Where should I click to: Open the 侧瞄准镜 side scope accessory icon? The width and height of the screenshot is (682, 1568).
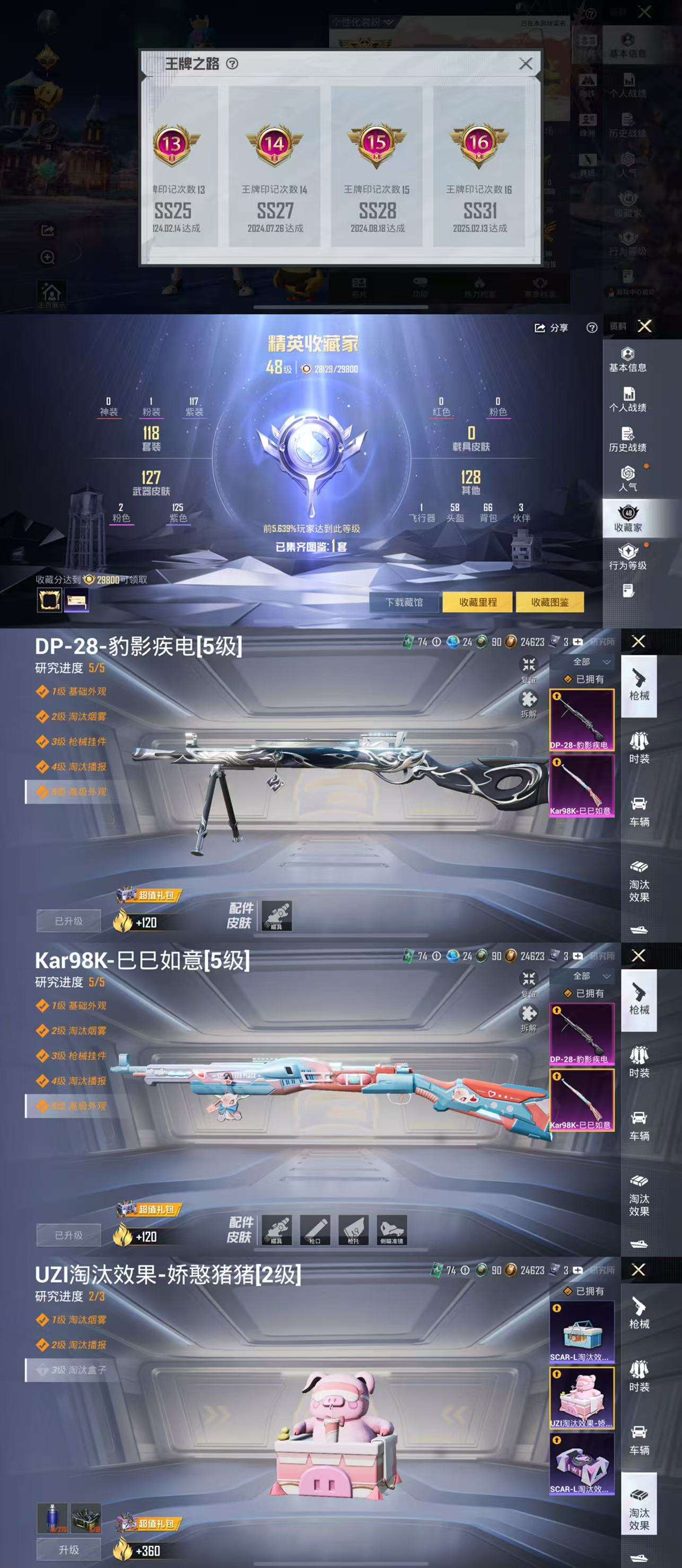click(x=393, y=1229)
